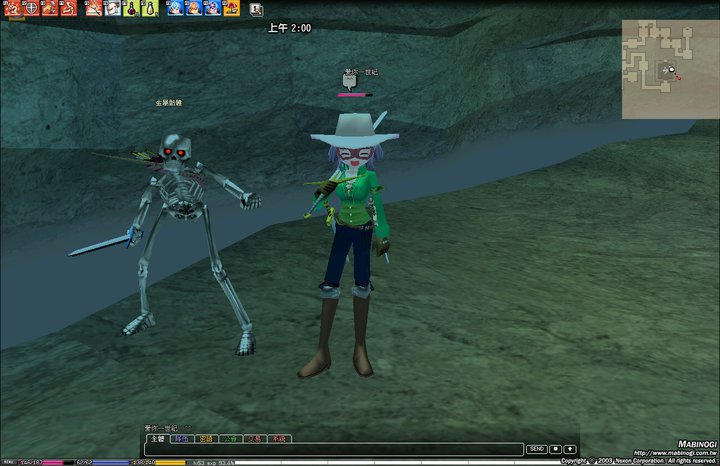
Task: Use the red potion hotbar slot
Action: click(130, 8)
